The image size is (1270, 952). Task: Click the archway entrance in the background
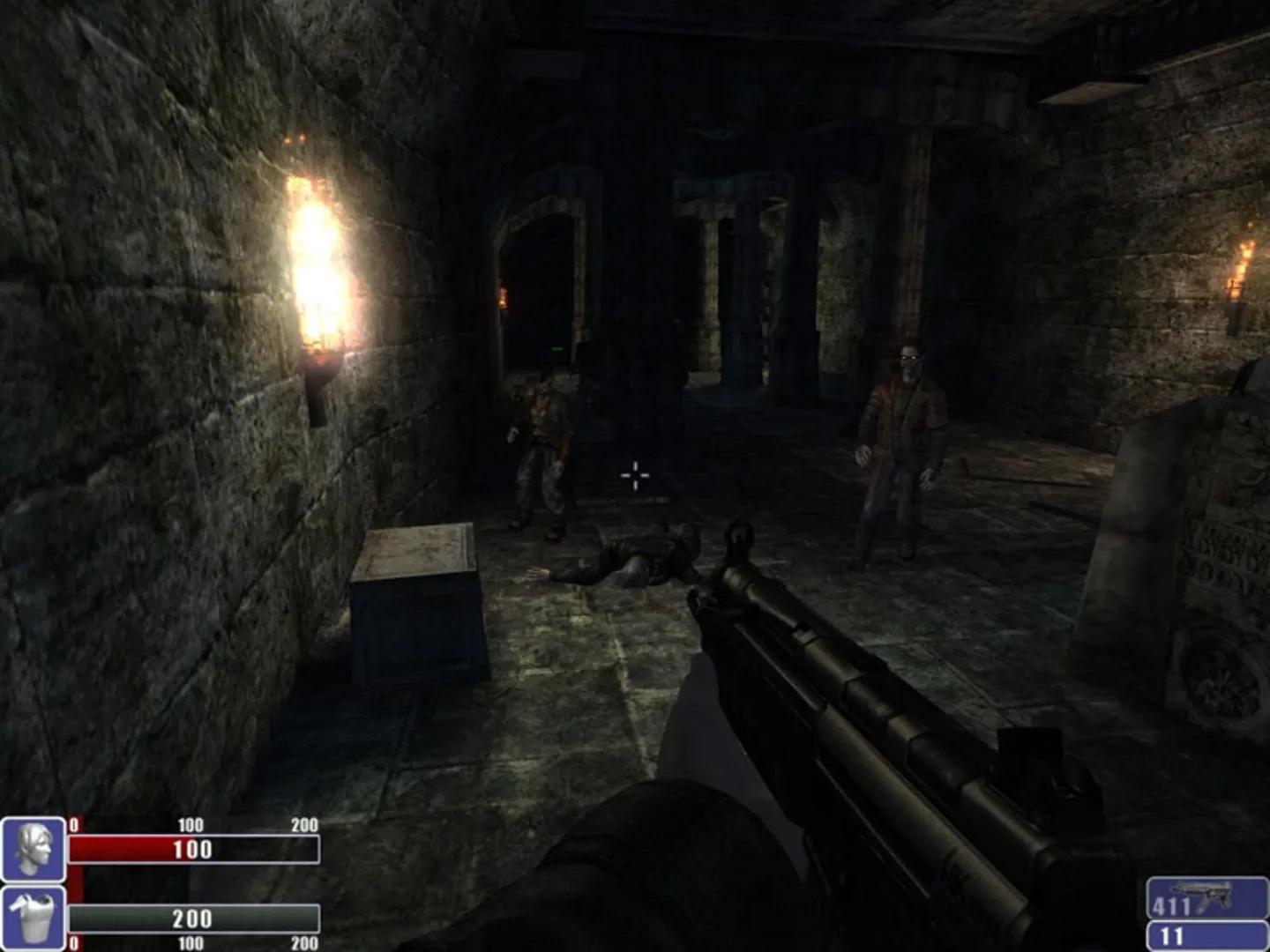[x=538, y=264]
